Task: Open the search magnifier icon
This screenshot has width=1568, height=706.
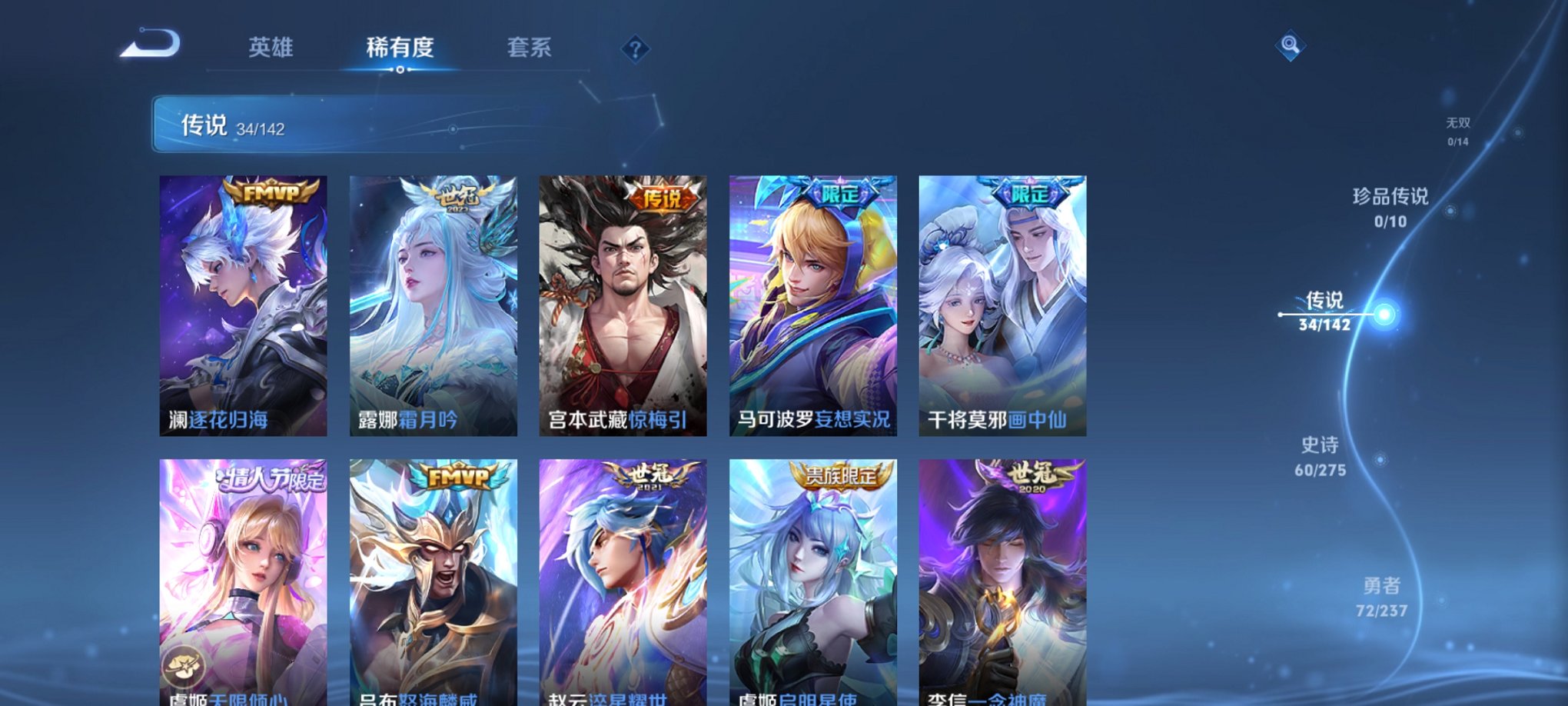Action: 1291,45
